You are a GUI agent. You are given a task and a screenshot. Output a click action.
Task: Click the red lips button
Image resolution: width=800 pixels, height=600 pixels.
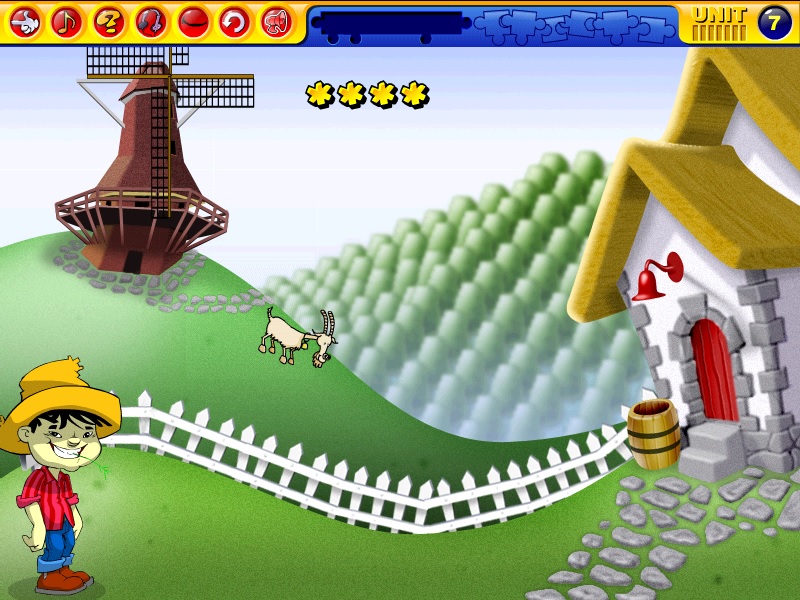(193, 20)
